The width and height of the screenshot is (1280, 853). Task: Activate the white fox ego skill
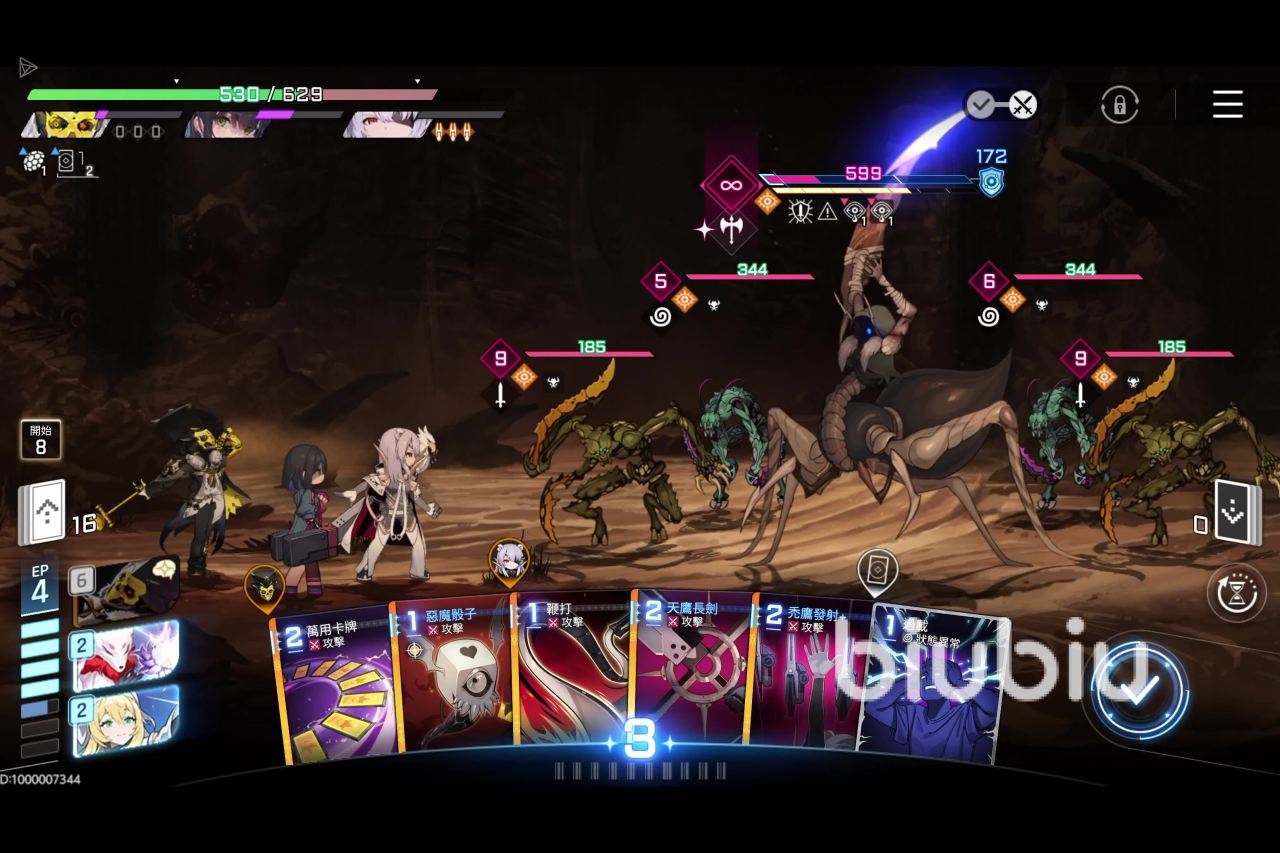coord(125,655)
